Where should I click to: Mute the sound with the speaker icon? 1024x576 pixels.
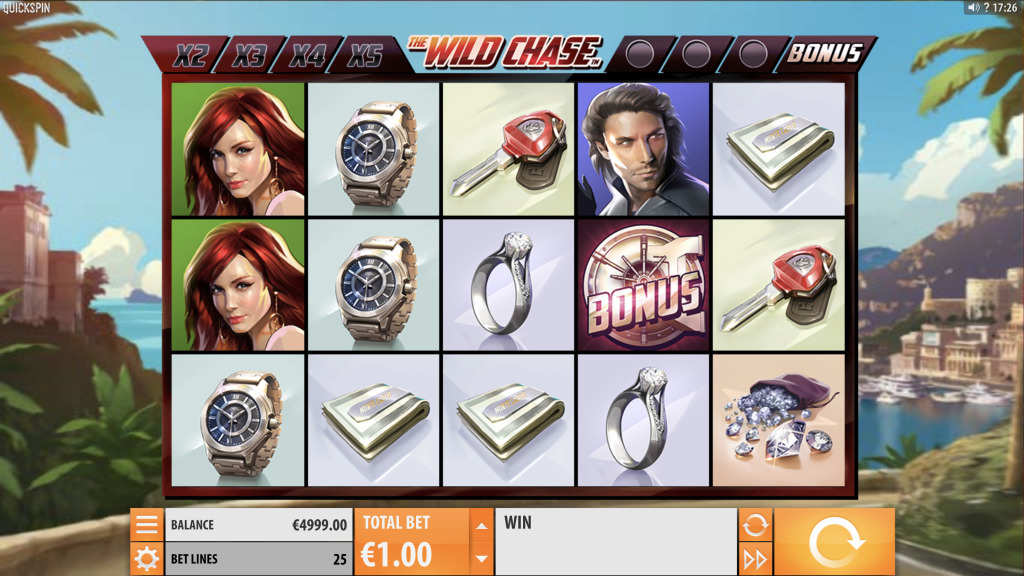(972, 7)
